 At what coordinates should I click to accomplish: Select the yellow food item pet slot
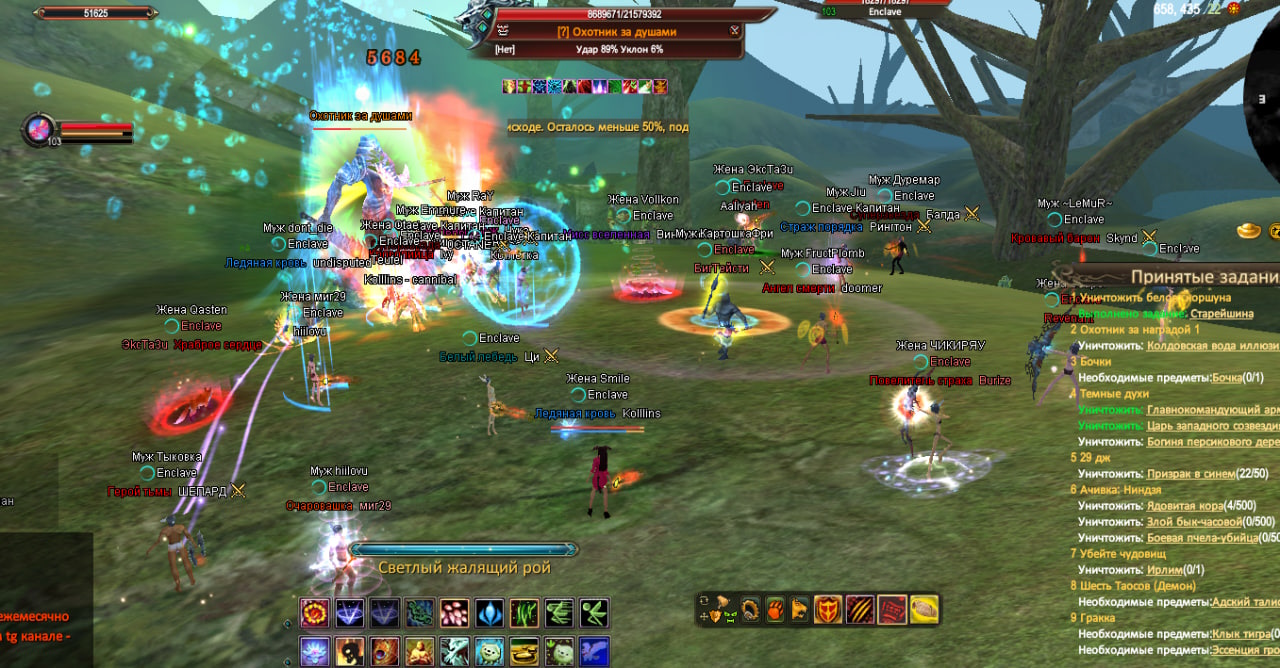[x=923, y=609]
